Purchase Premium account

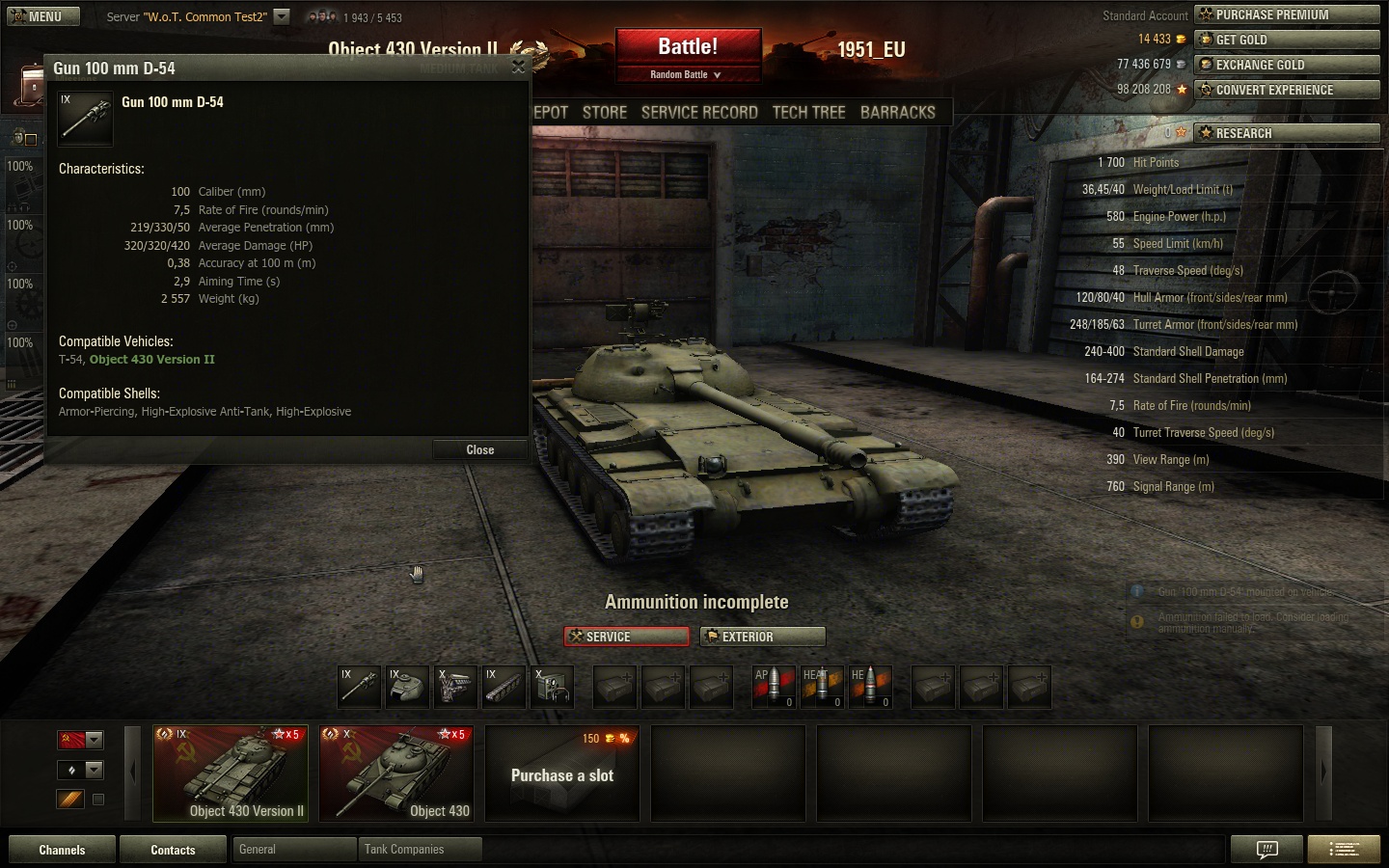[x=1287, y=14]
